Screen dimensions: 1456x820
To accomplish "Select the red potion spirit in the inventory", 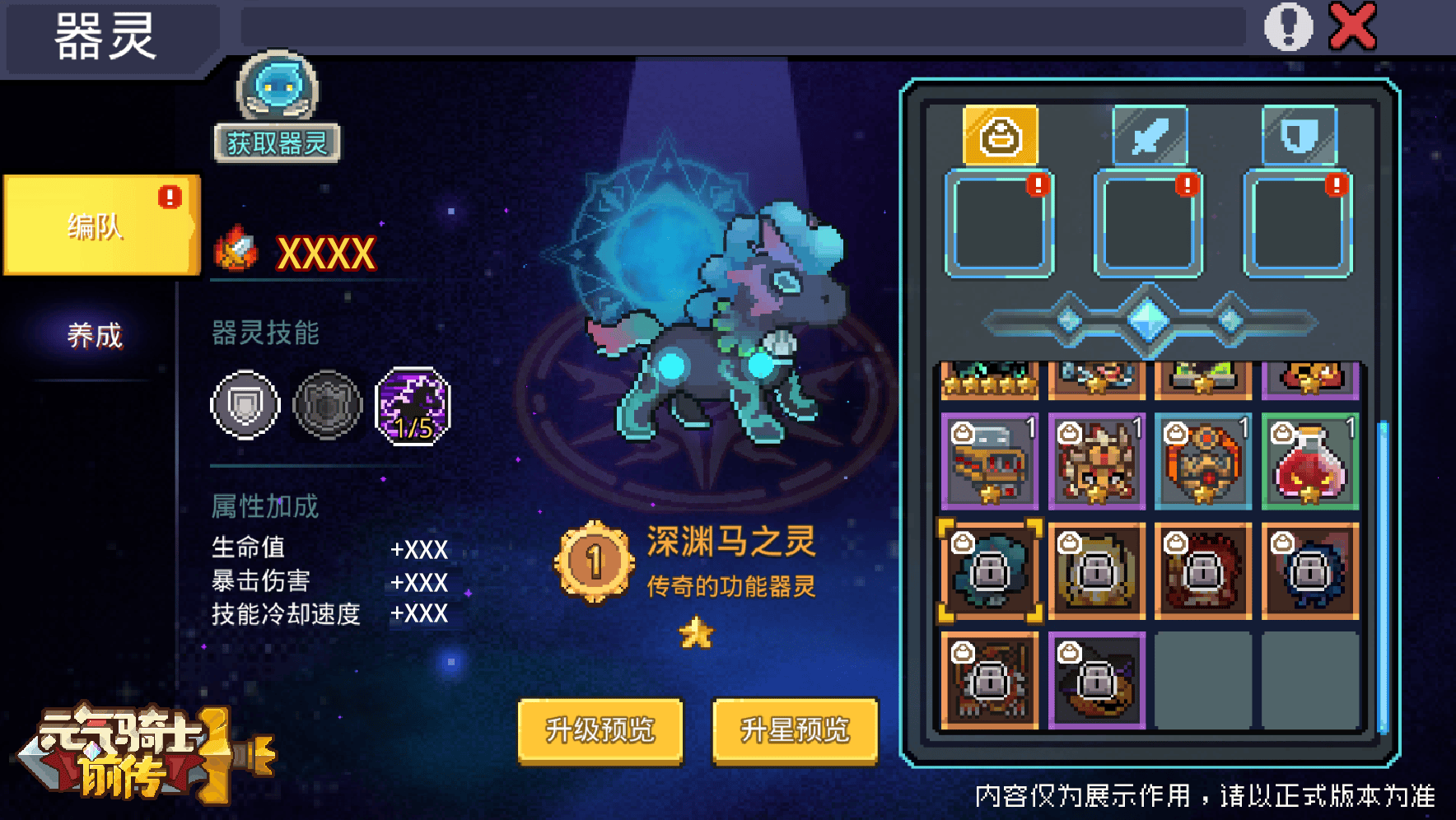I will [1309, 461].
